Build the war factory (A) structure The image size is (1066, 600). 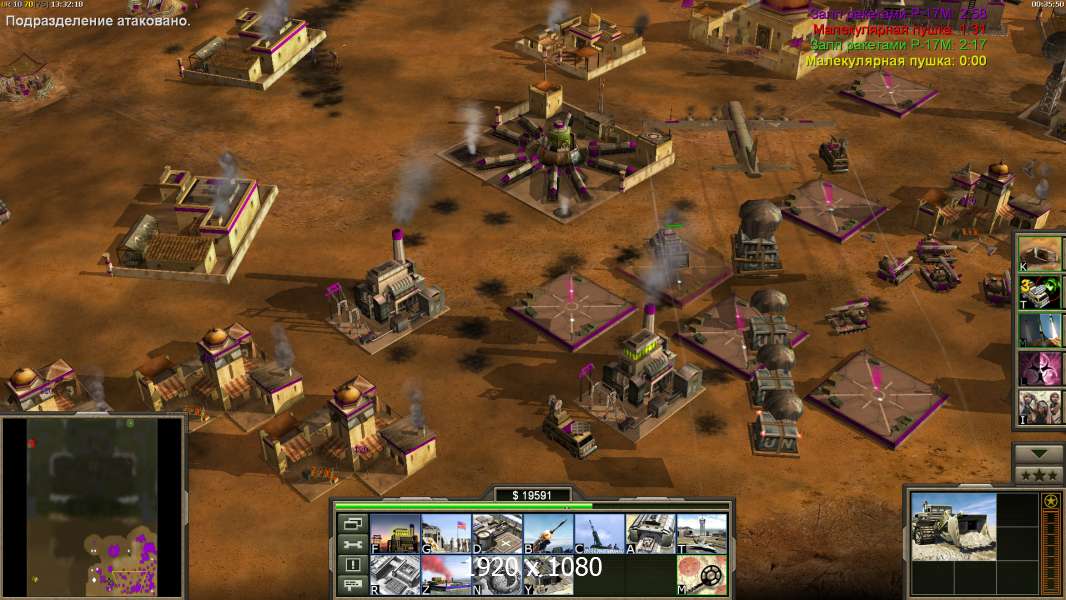[x=650, y=534]
